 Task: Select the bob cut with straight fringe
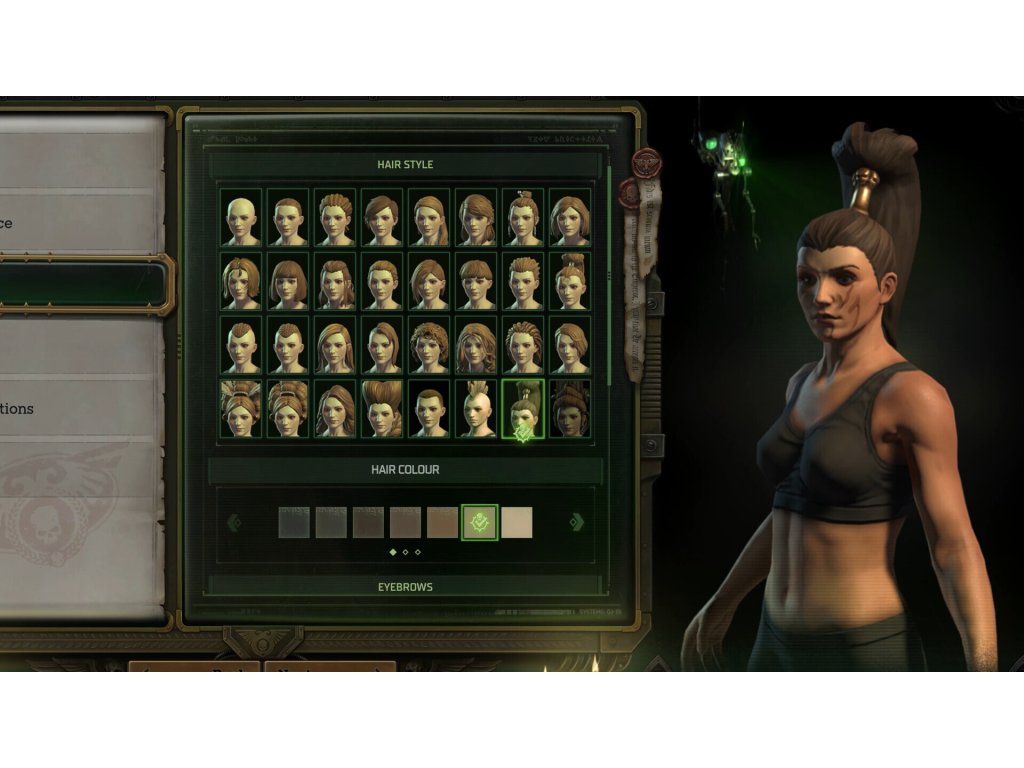289,281
